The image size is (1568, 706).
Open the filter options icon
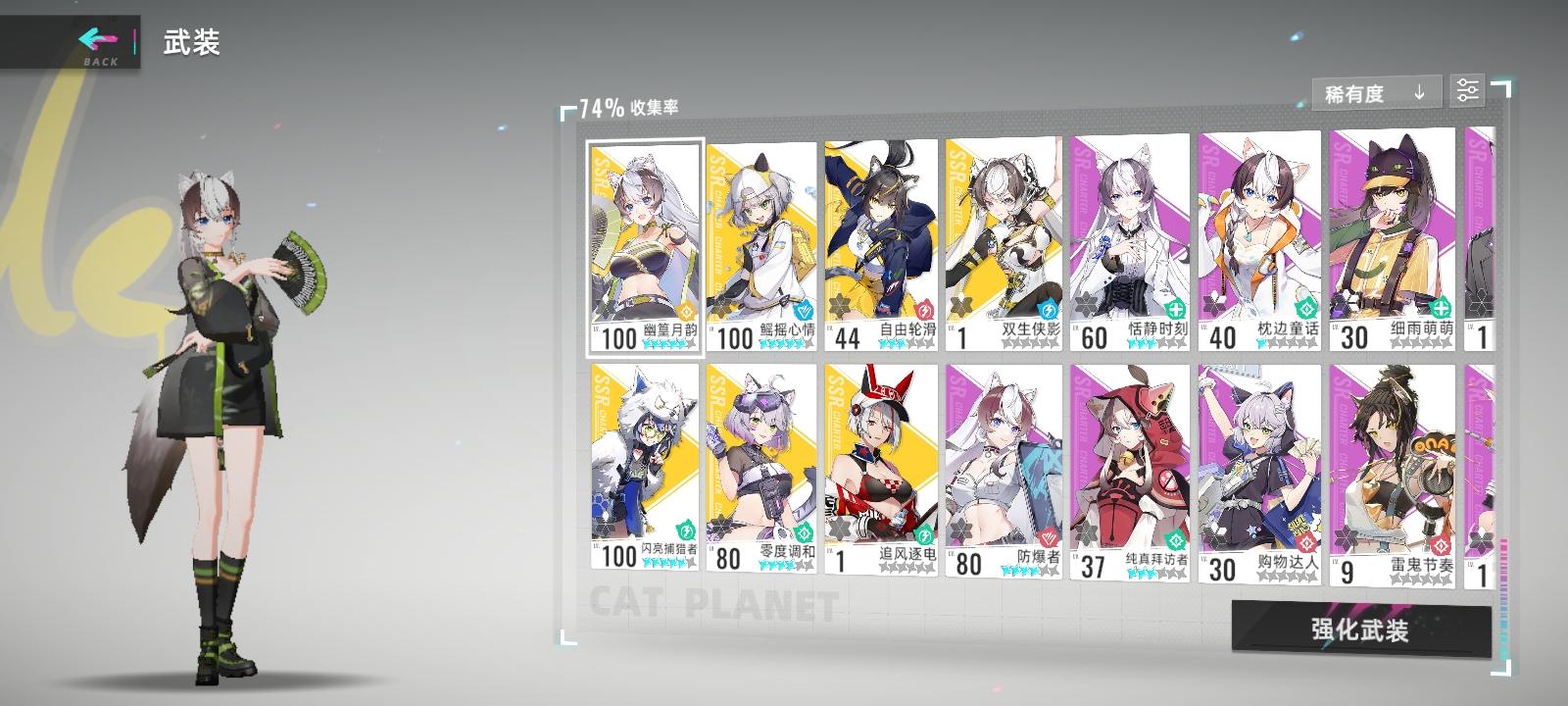tap(1466, 92)
